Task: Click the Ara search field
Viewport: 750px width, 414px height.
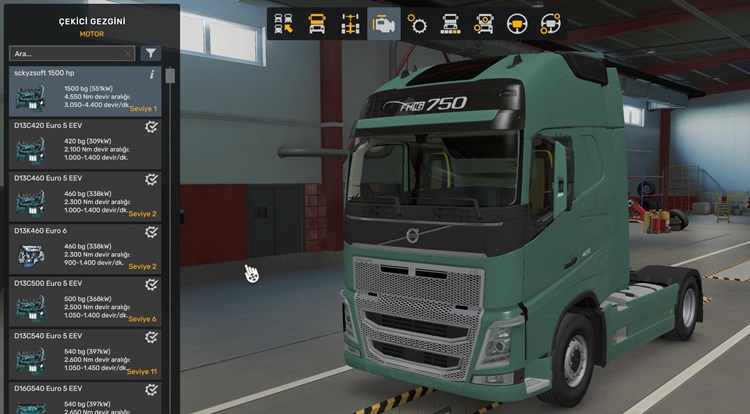Action: click(x=65, y=53)
